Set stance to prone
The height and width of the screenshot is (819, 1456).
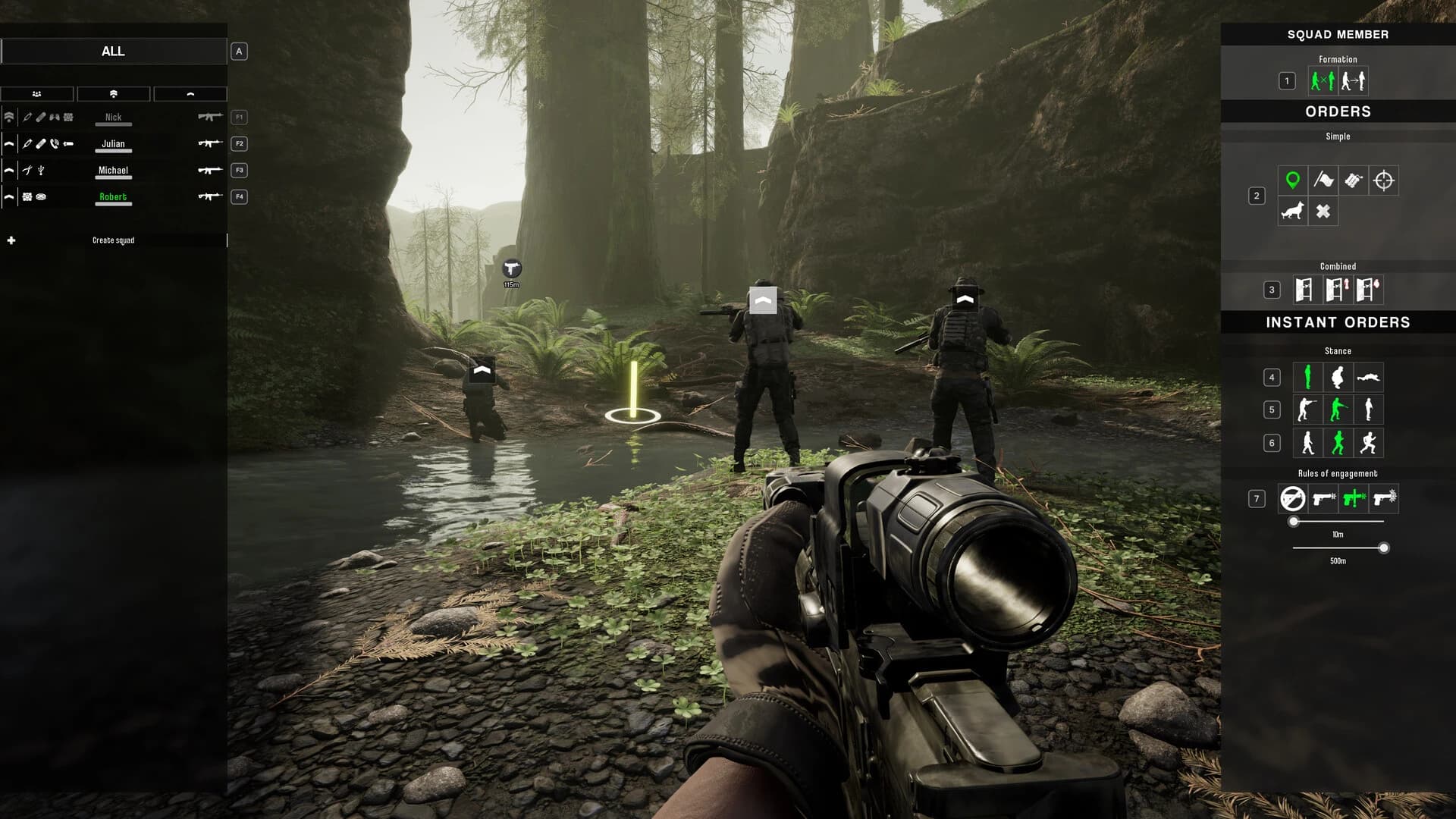point(1369,377)
